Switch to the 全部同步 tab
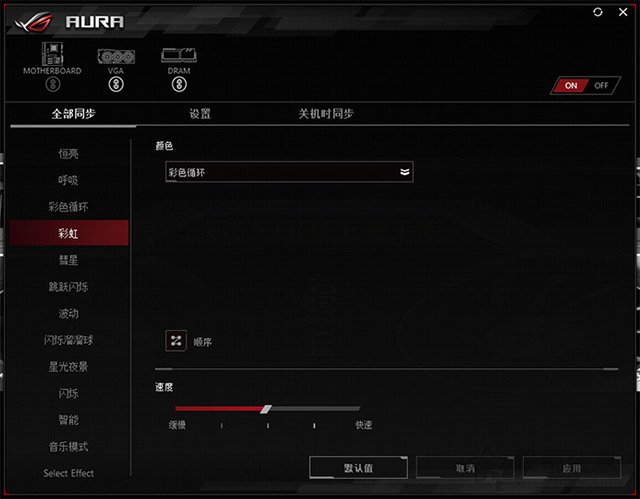Screen dimensions: 640x499 click(x=73, y=114)
